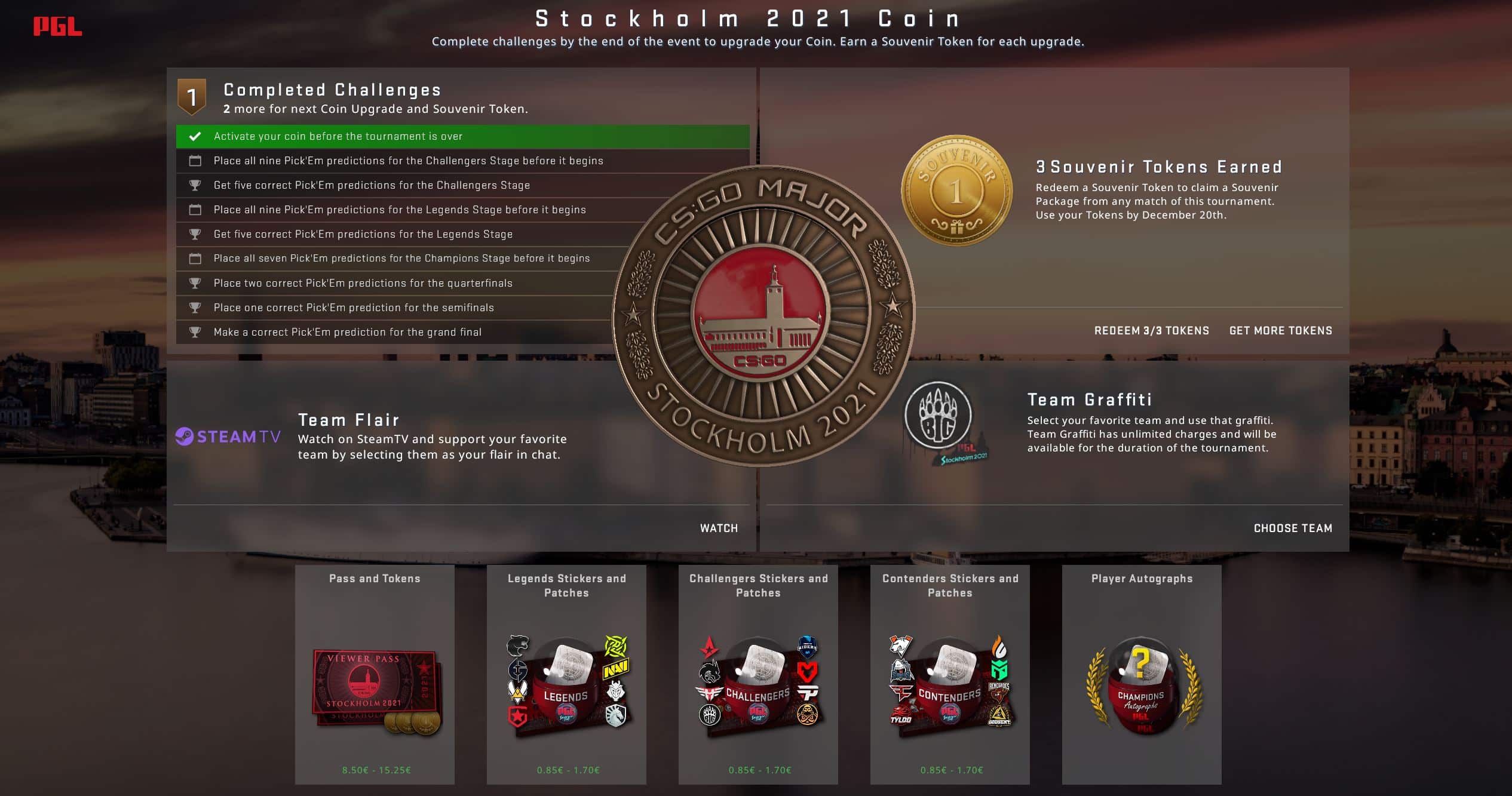The height and width of the screenshot is (796, 1512).
Task: Click the gold Souvenir token icon
Action: click(x=956, y=190)
